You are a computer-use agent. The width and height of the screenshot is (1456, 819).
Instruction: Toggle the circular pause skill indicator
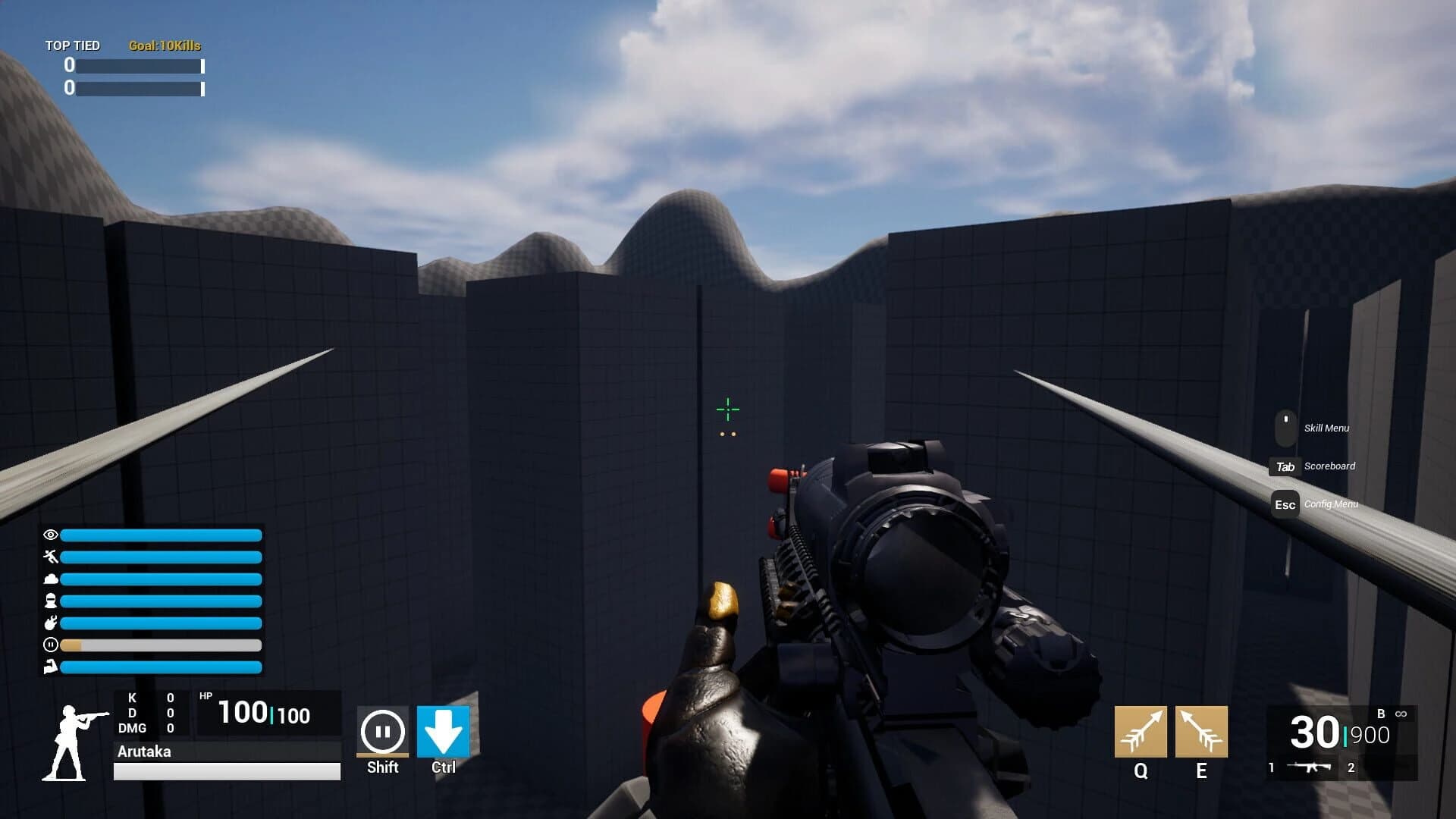(x=50, y=645)
